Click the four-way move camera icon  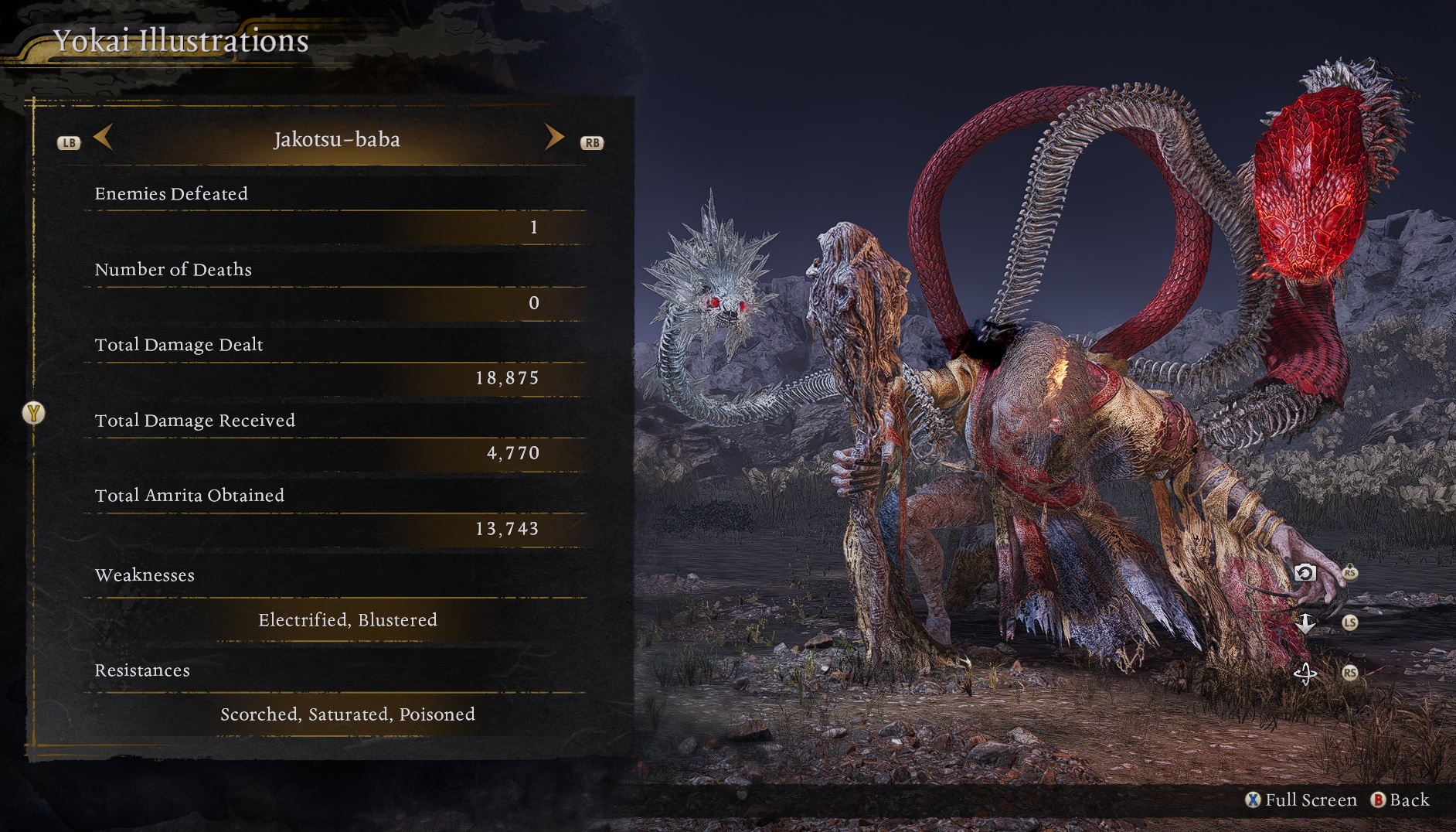1305,673
